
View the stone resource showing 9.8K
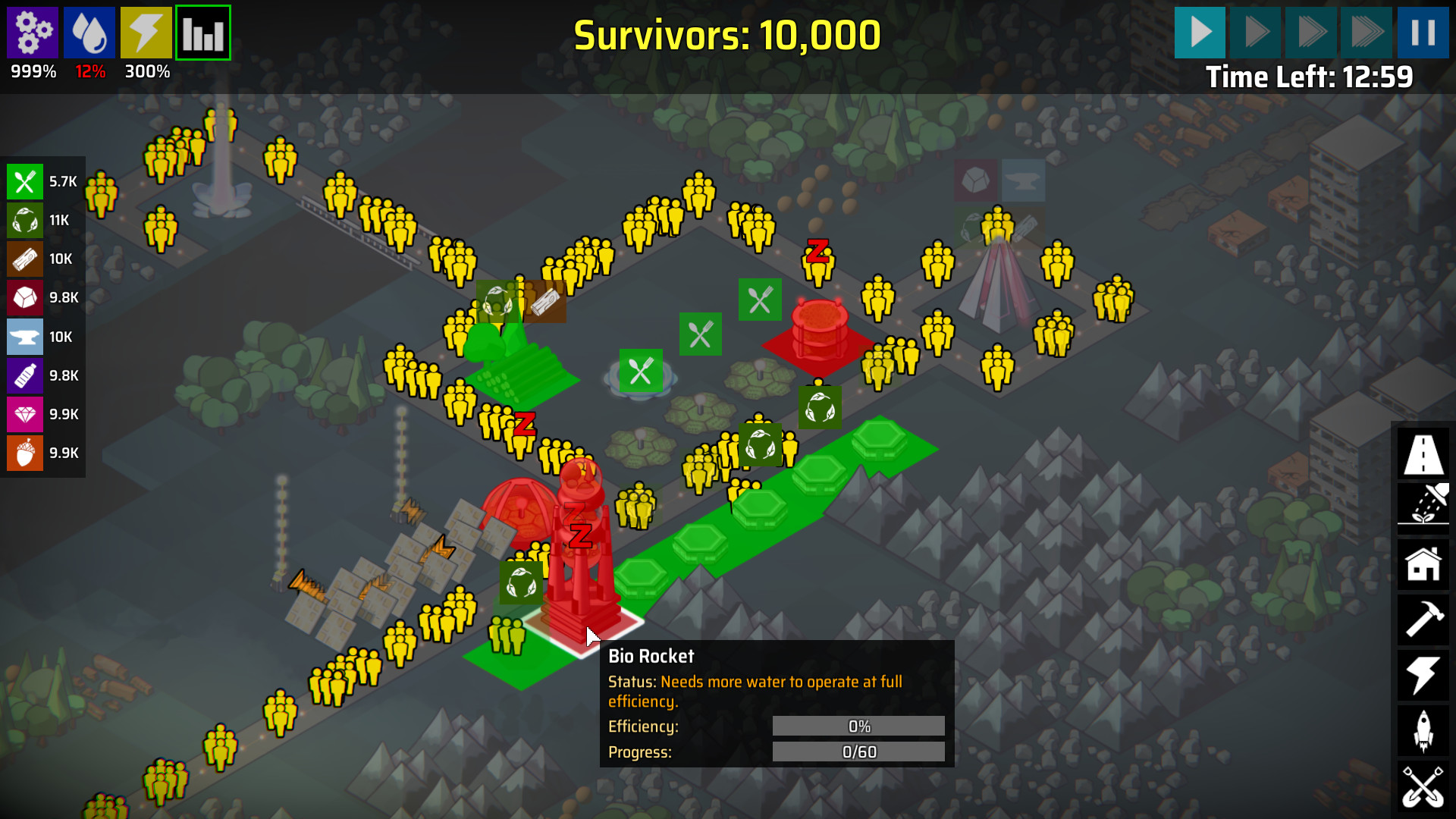25,298
